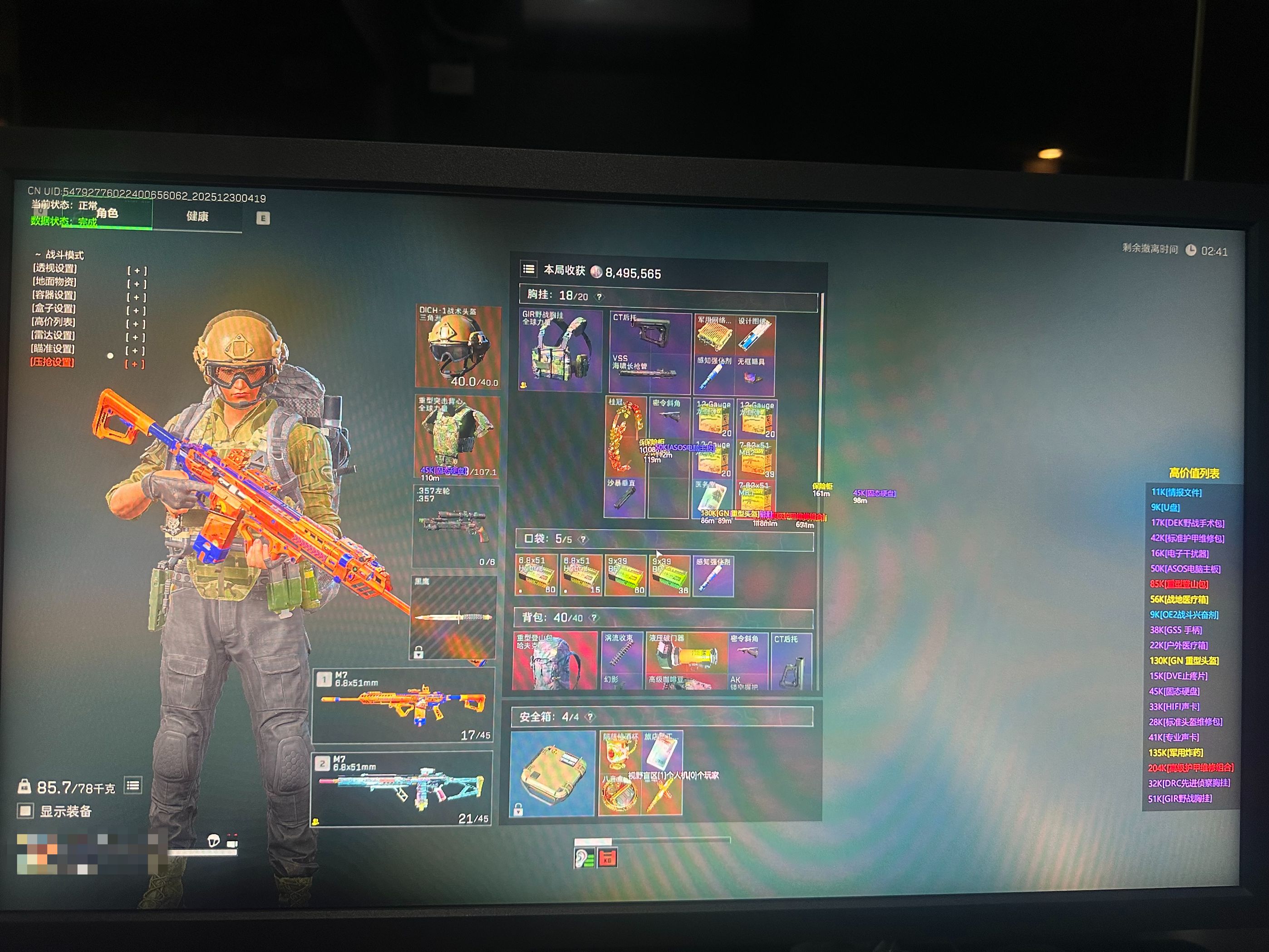This screenshot has width=1269, height=952.
Task: Select the 桂冠 laurel crown item
Action: [x=625, y=437]
